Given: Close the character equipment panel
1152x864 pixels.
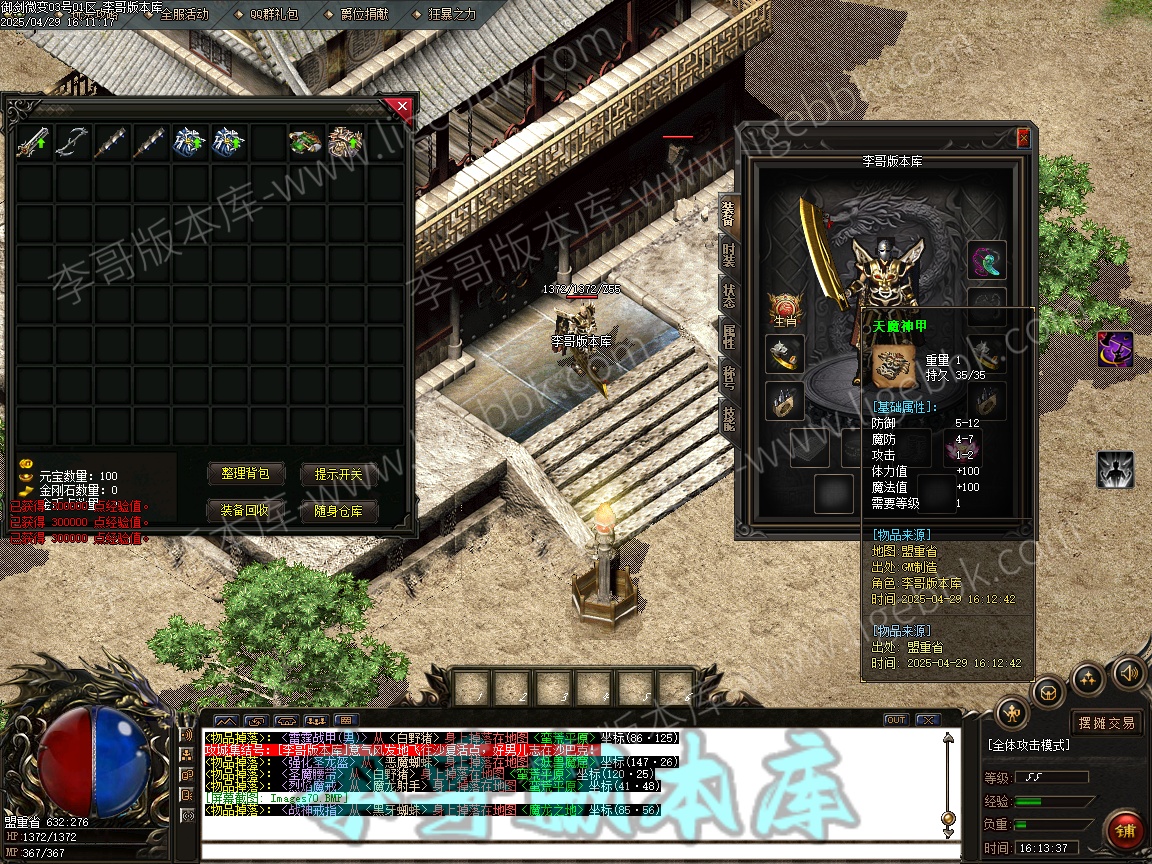Looking at the screenshot, I should [1023, 138].
